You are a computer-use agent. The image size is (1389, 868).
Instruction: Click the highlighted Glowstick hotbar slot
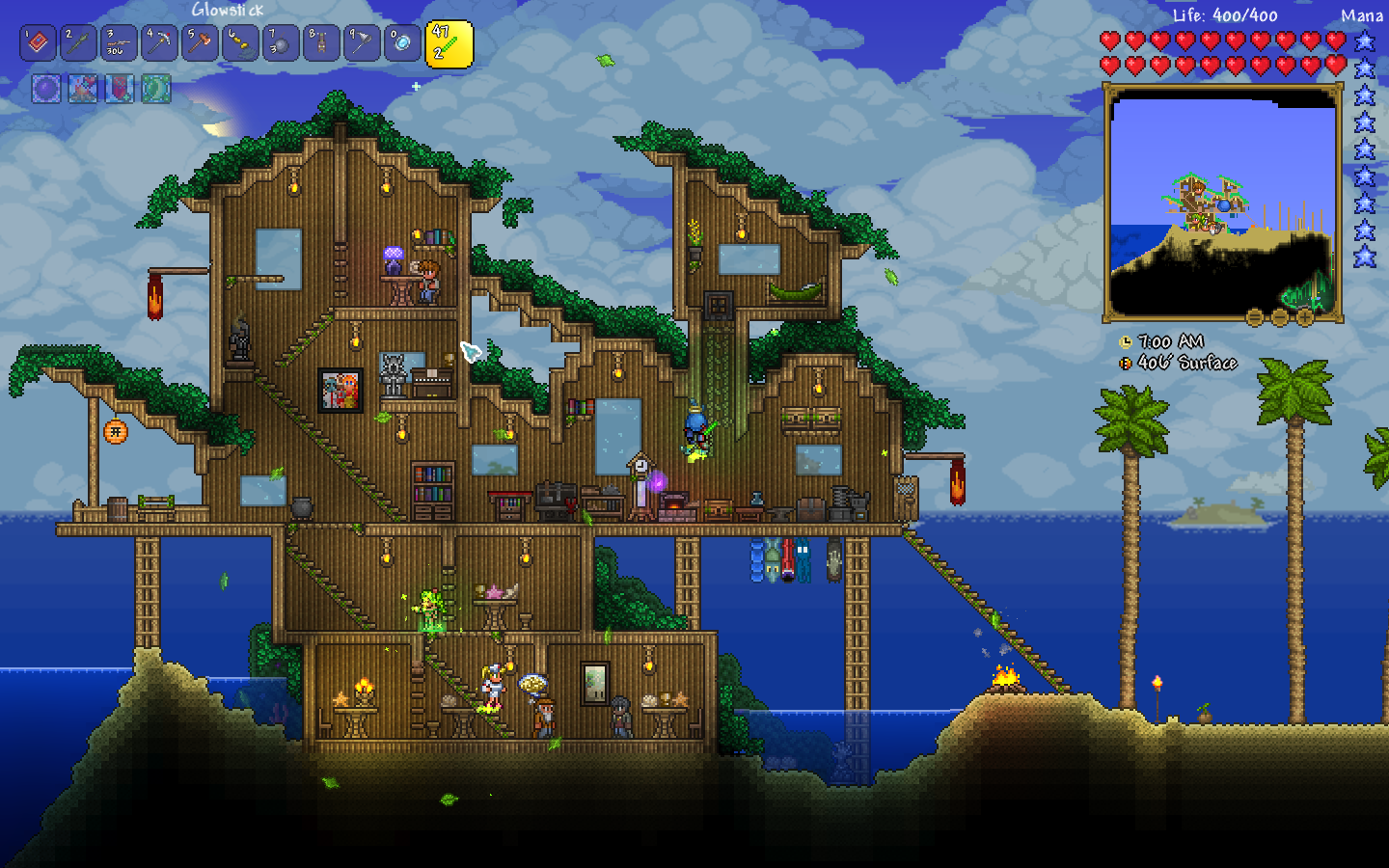coord(449,44)
